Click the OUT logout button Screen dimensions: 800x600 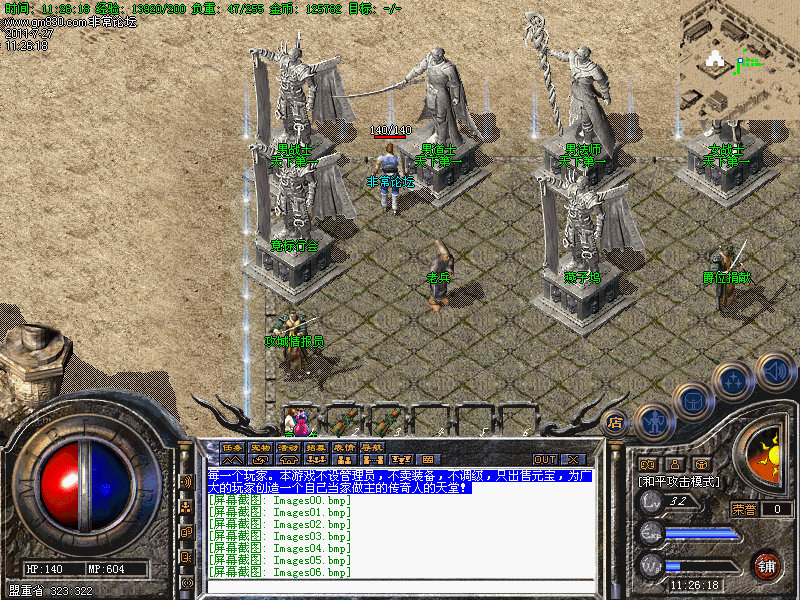[x=545, y=460]
